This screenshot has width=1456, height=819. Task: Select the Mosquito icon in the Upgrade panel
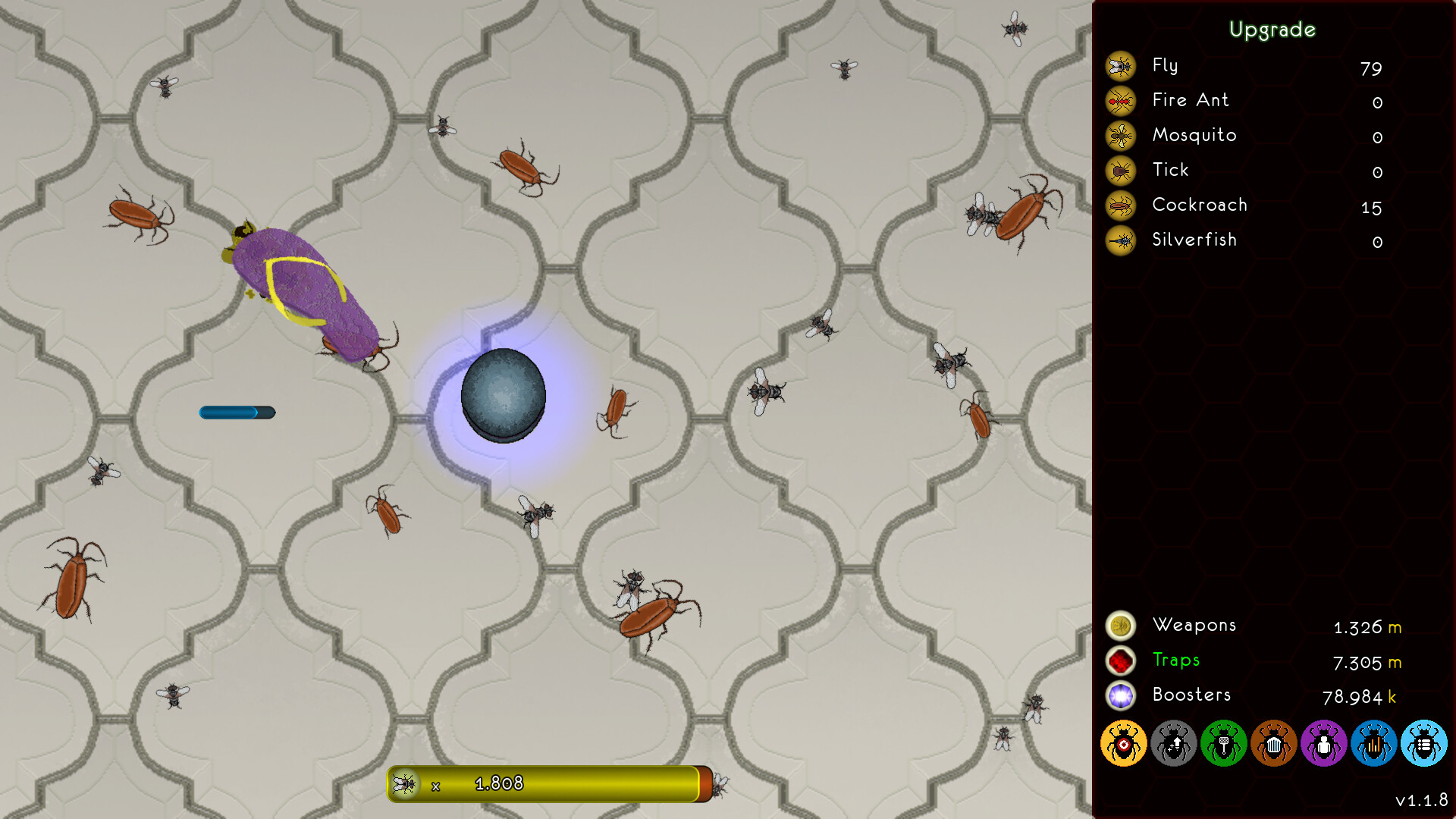click(x=1120, y=136)
